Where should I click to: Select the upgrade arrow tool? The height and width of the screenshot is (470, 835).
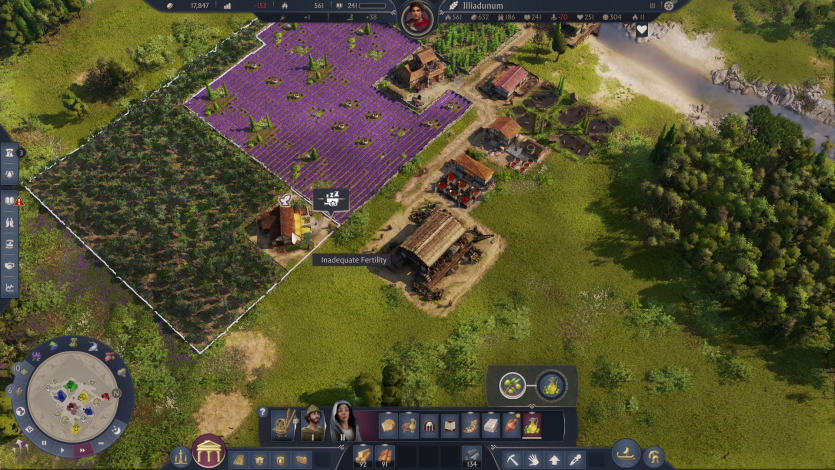click(x=554, y=459)
